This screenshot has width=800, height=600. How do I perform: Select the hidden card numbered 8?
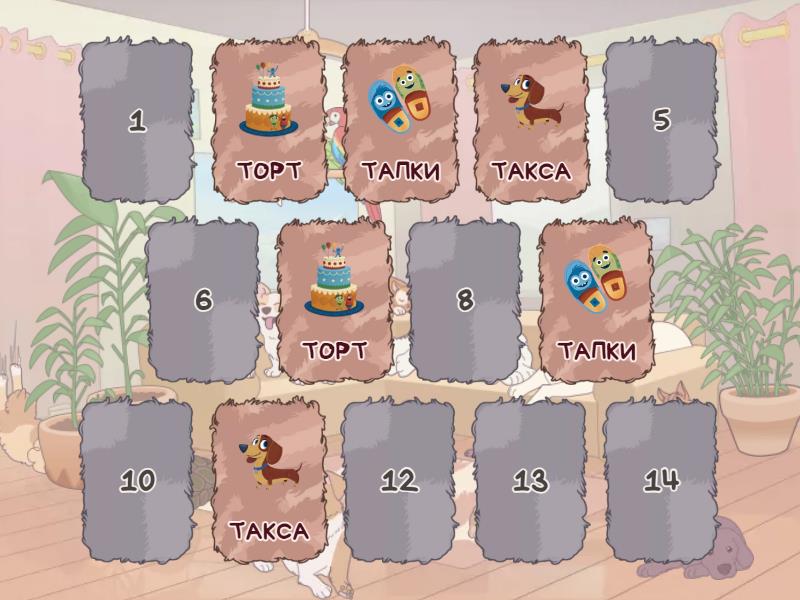point(464,300)
